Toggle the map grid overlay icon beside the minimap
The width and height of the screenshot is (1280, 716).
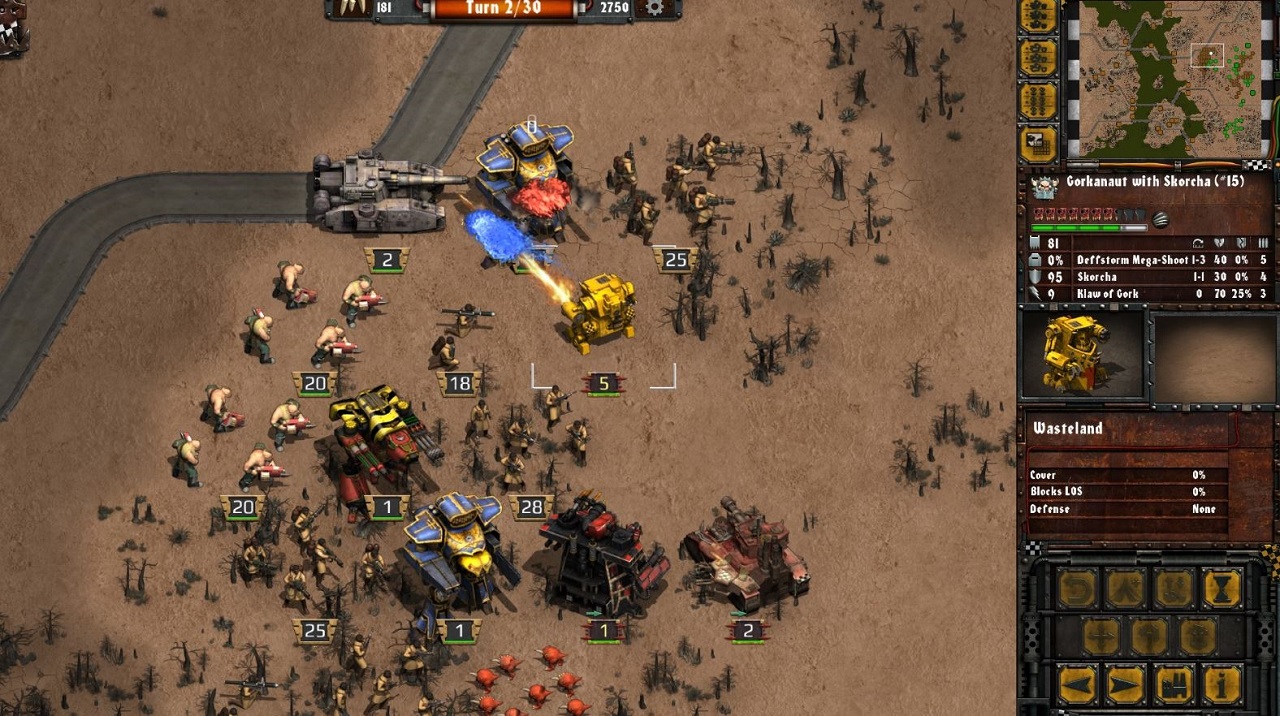click(x=1038, y=143)
